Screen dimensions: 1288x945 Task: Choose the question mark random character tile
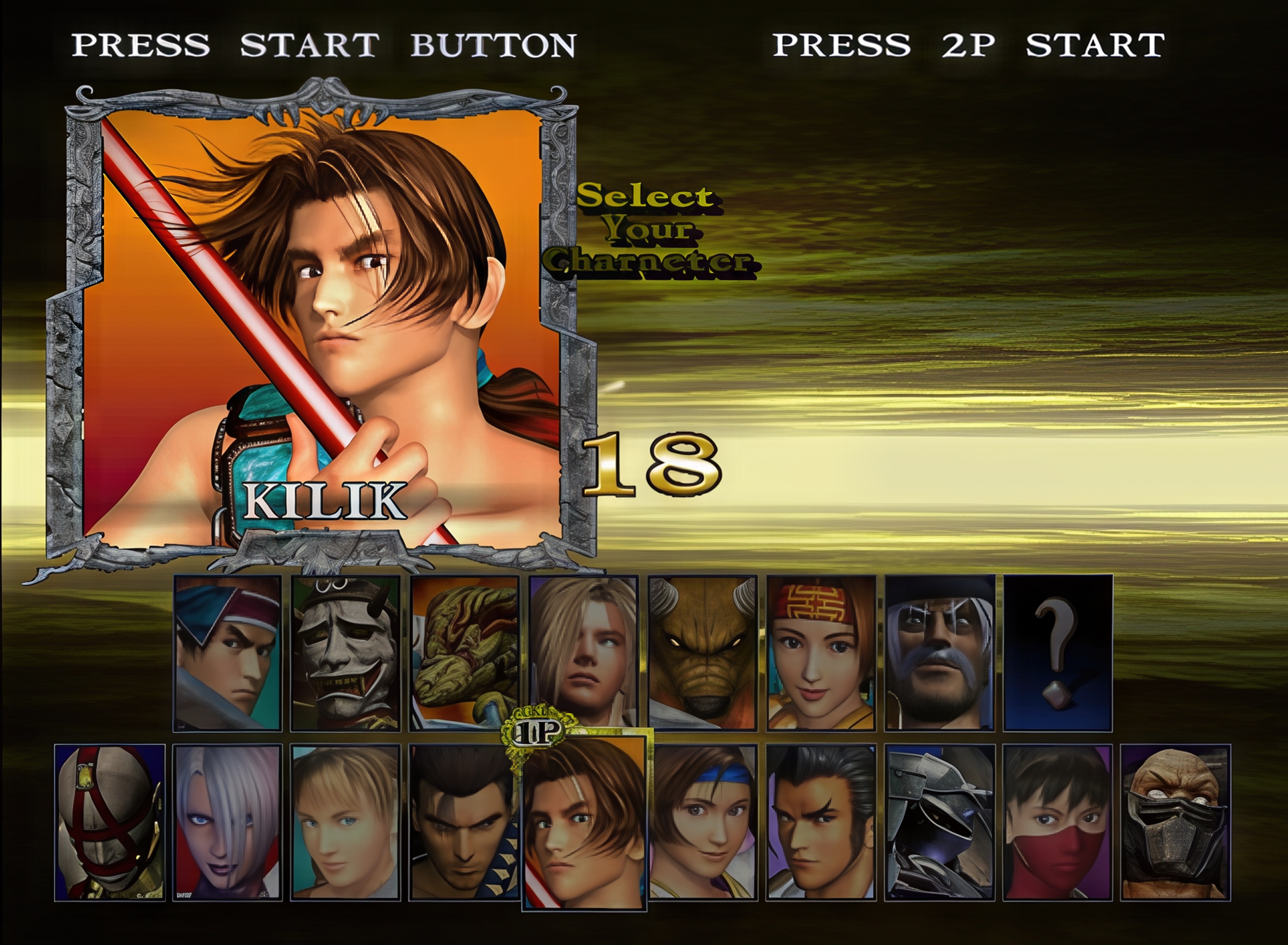pyautogui.click(x=1058, y=653)
